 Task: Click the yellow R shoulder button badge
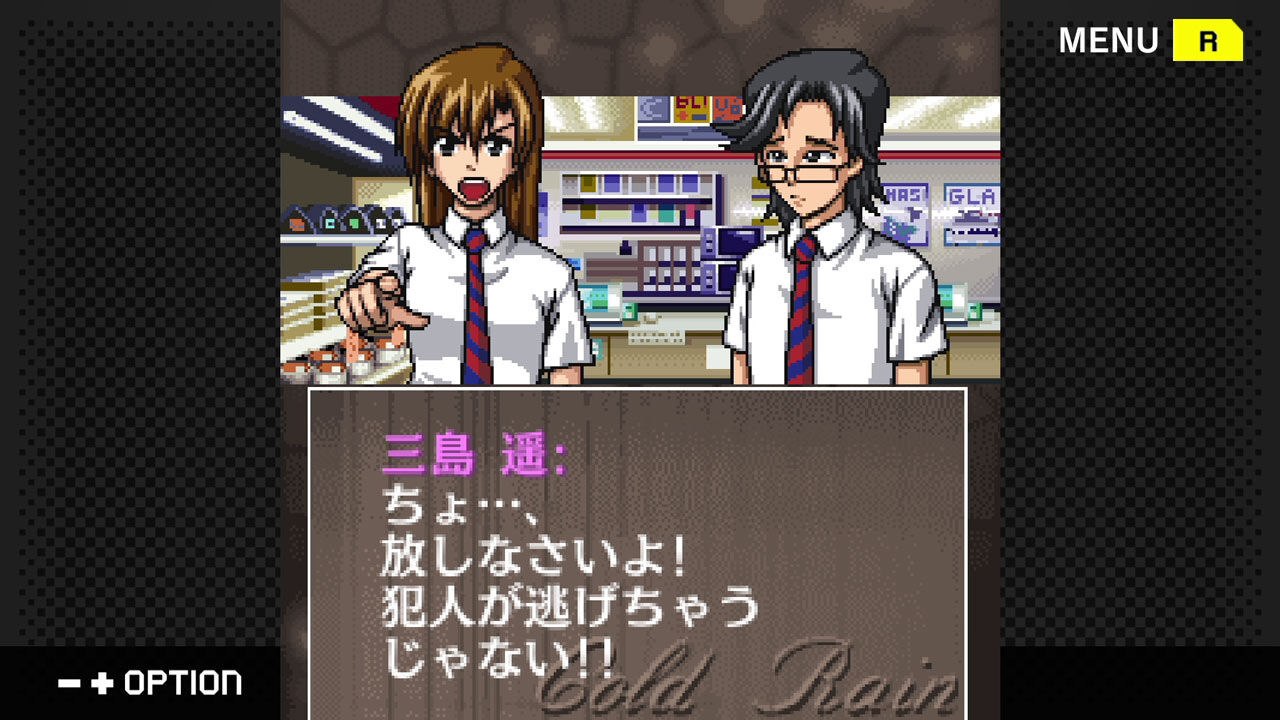coord(1208,41)
